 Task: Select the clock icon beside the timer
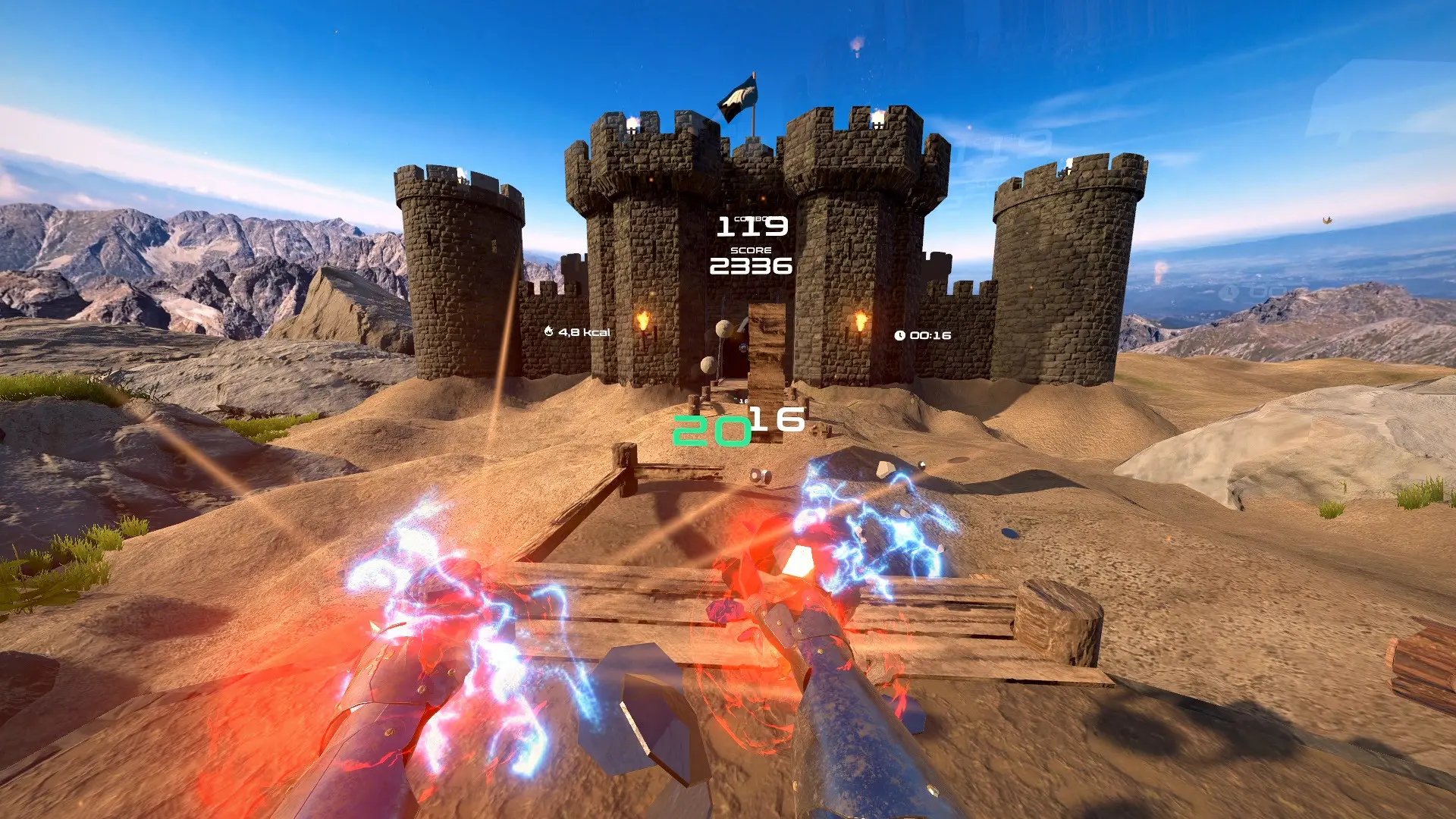pyautogui.click(x=899, y=334)
